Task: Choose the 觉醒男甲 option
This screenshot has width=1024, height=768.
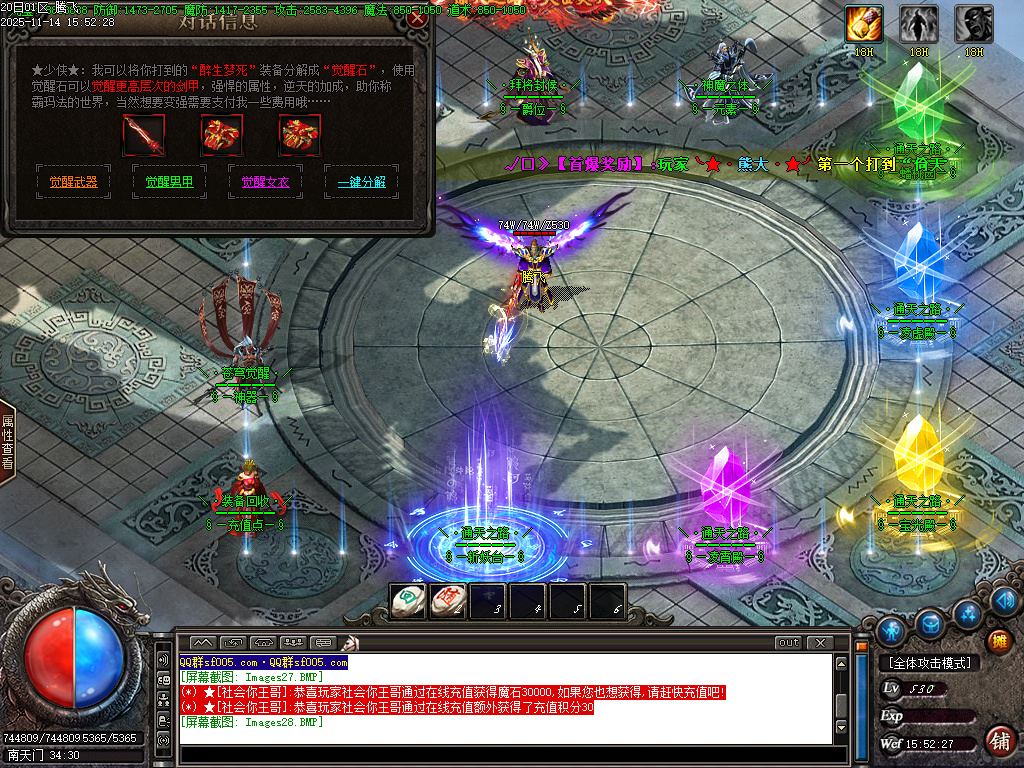Action: pyautogui.click(x=170, y=182)
